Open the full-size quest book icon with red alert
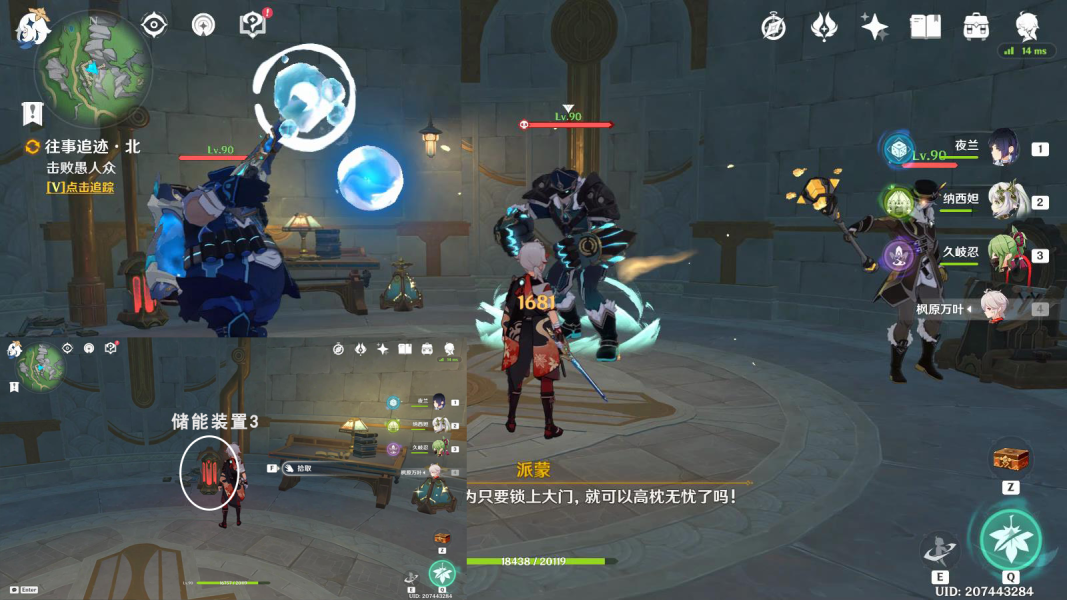The height and width of the screenshot is (600, 1067). pos(254,25)
